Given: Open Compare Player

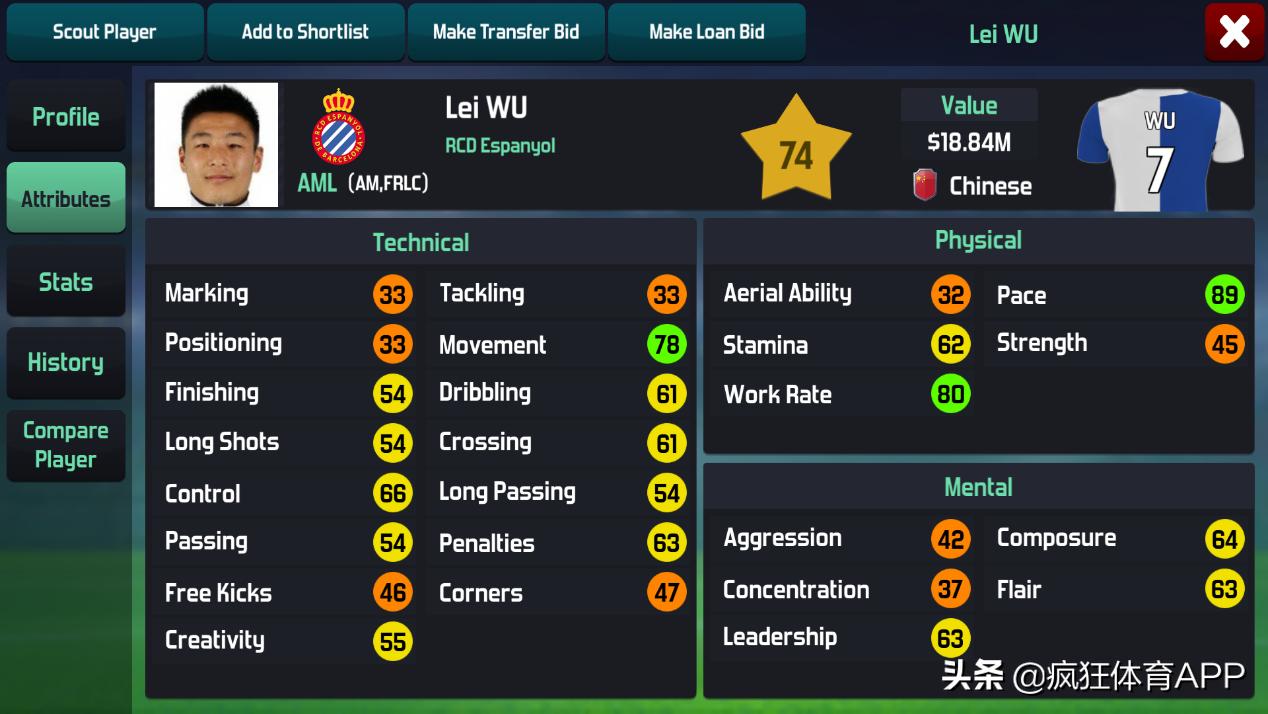Looking at the screenshot, I should click(66, 445).
